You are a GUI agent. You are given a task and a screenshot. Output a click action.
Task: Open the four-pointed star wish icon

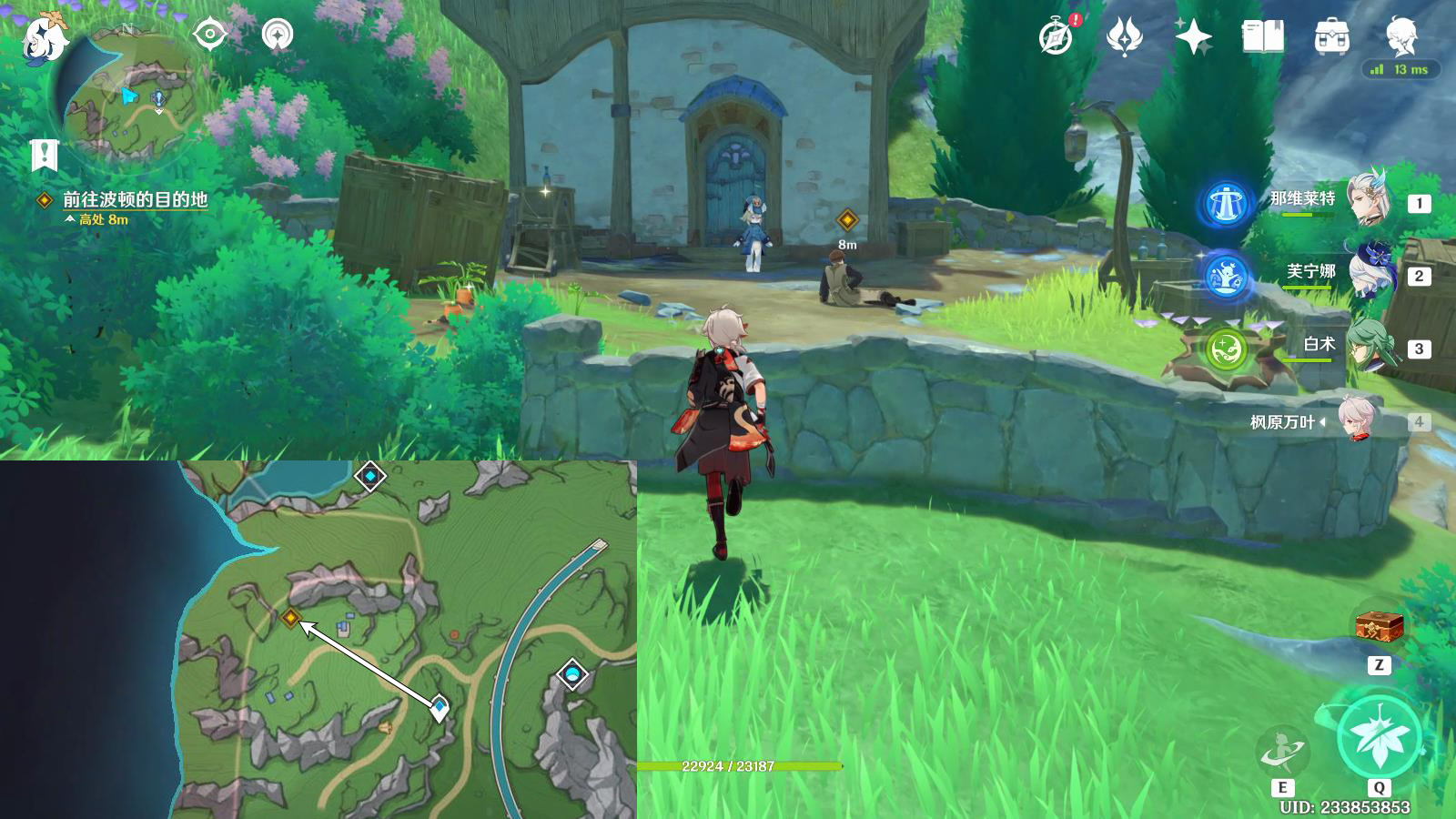click(x=1193, y=37)
